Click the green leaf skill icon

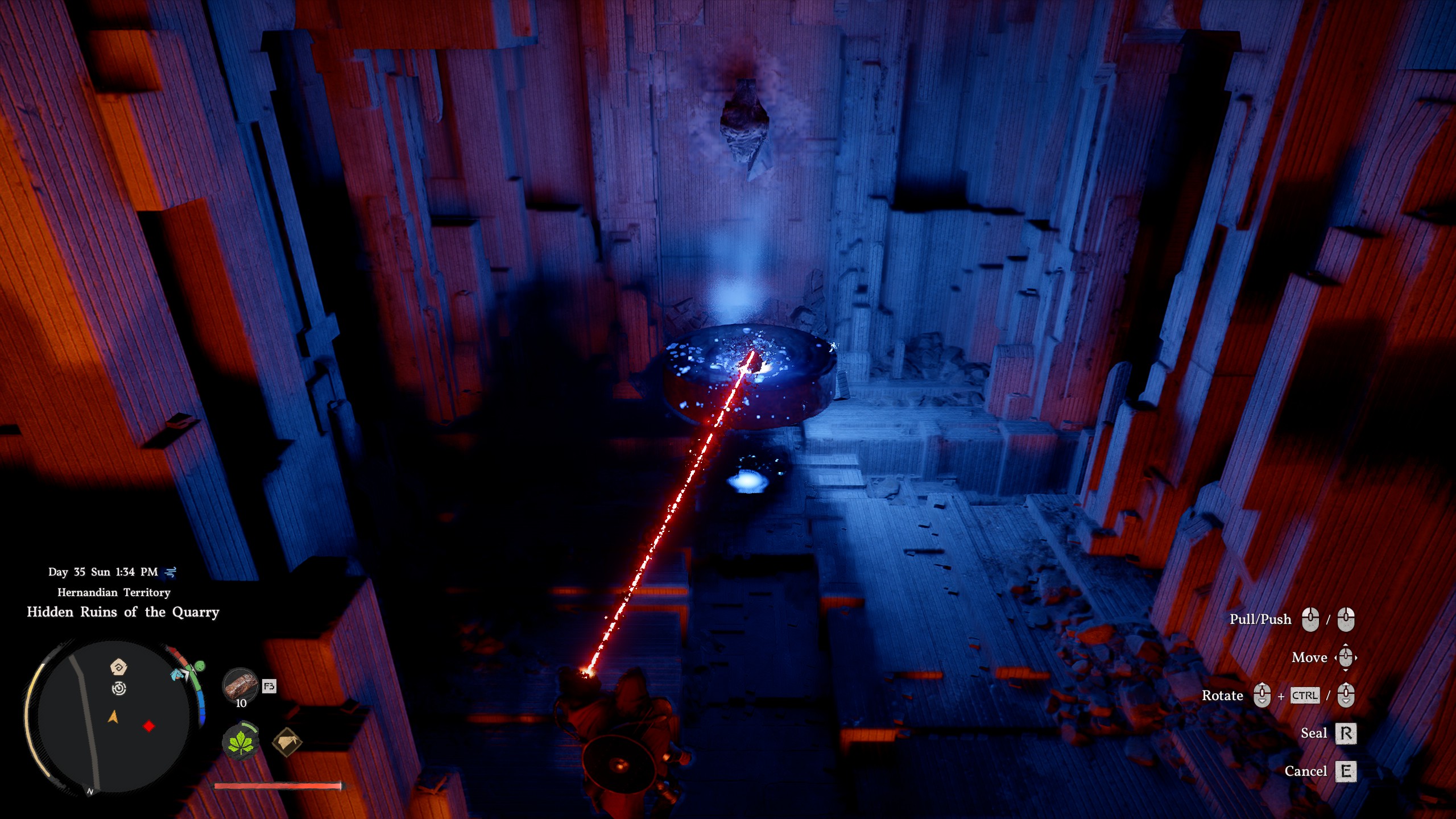pos(241,742)
